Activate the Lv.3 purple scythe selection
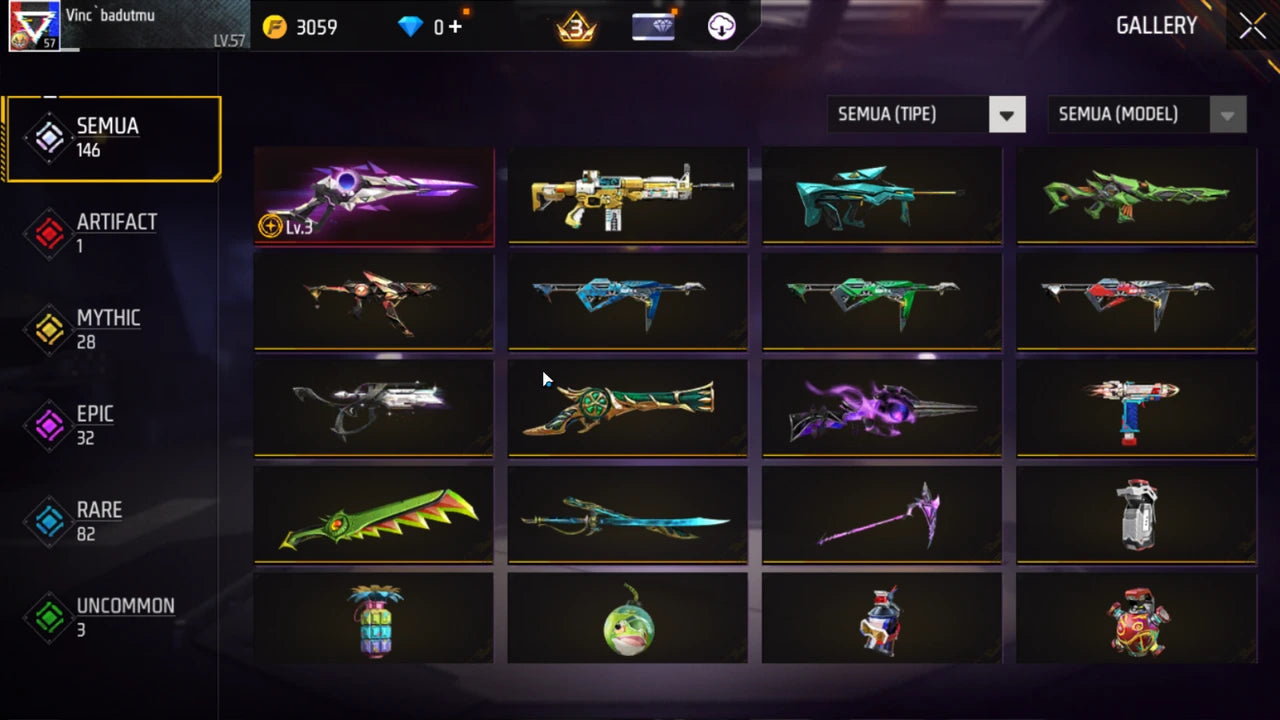Screen dimensions: 1280x720 pyautogui.click(x=374, y=196)
